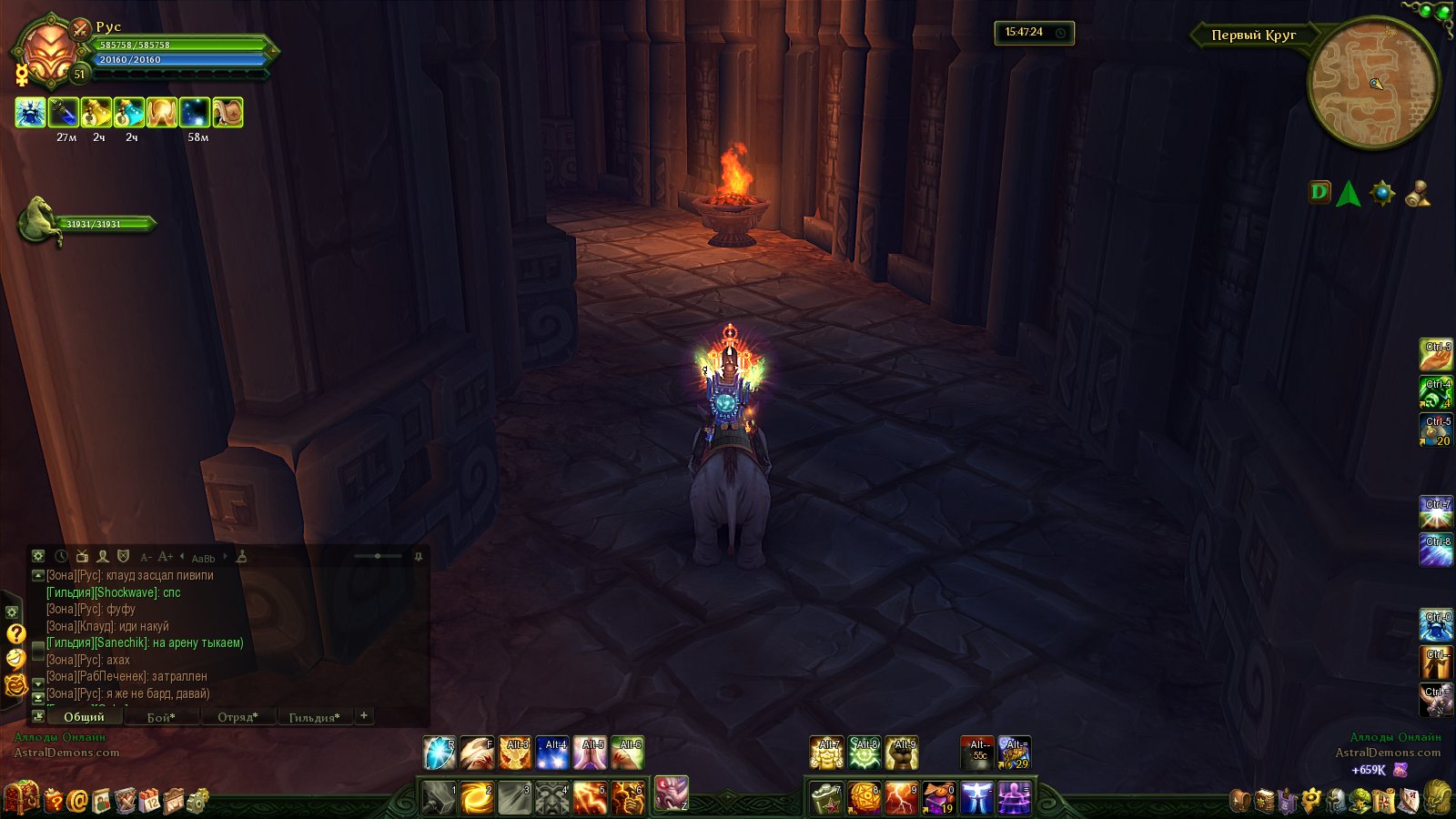Open the red treasure chest shop icon
This screenshot has width=1456, height=819.
[x=22, y=798]
